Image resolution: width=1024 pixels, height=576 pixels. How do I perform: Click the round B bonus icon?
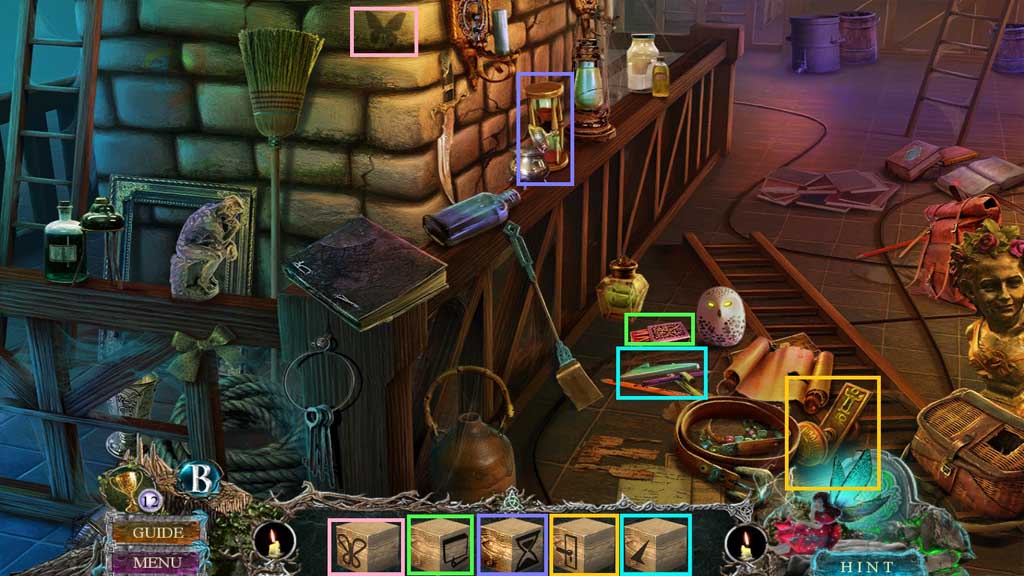point(197,479)
